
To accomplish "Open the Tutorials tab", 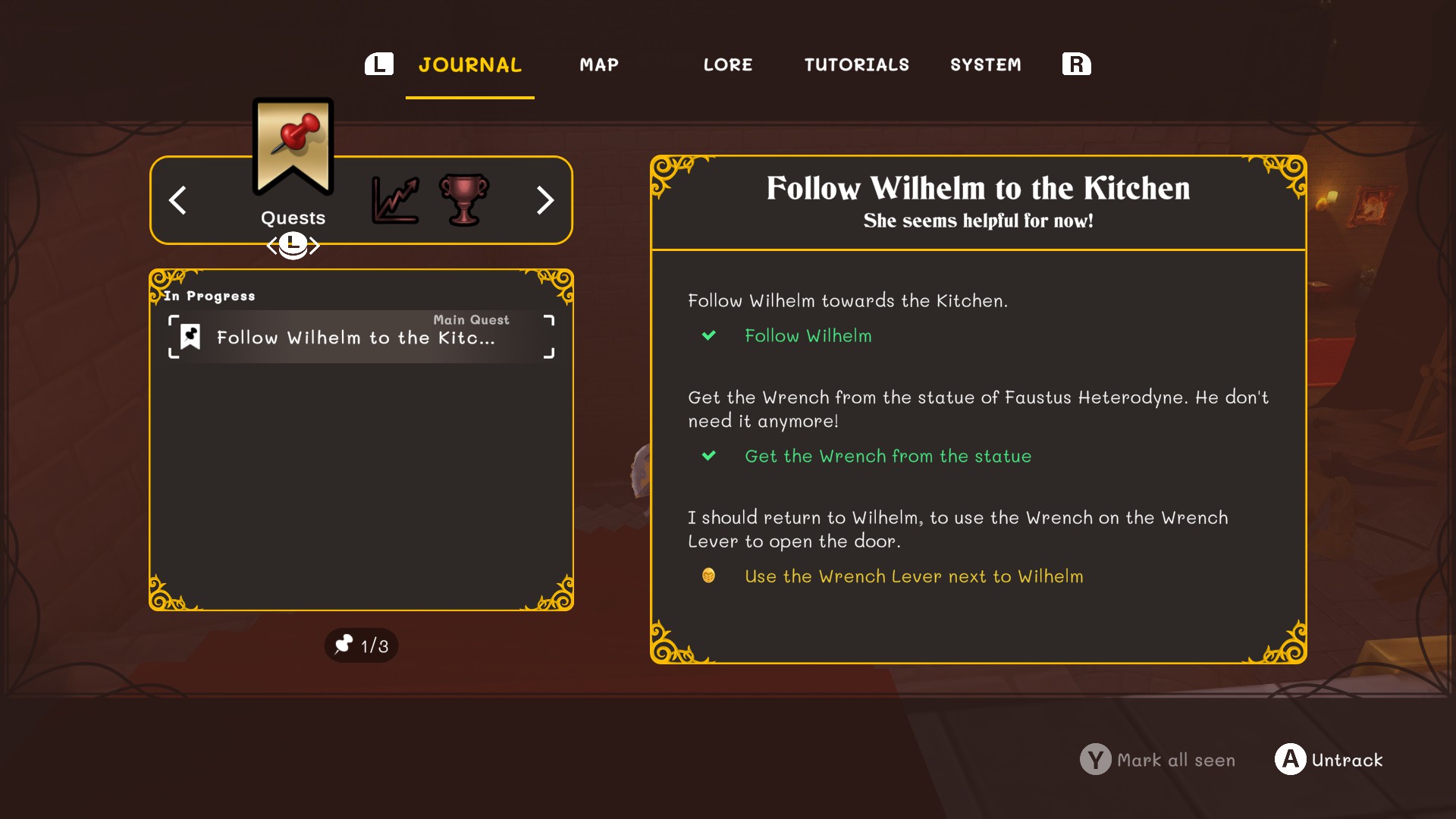I will 856,65.
